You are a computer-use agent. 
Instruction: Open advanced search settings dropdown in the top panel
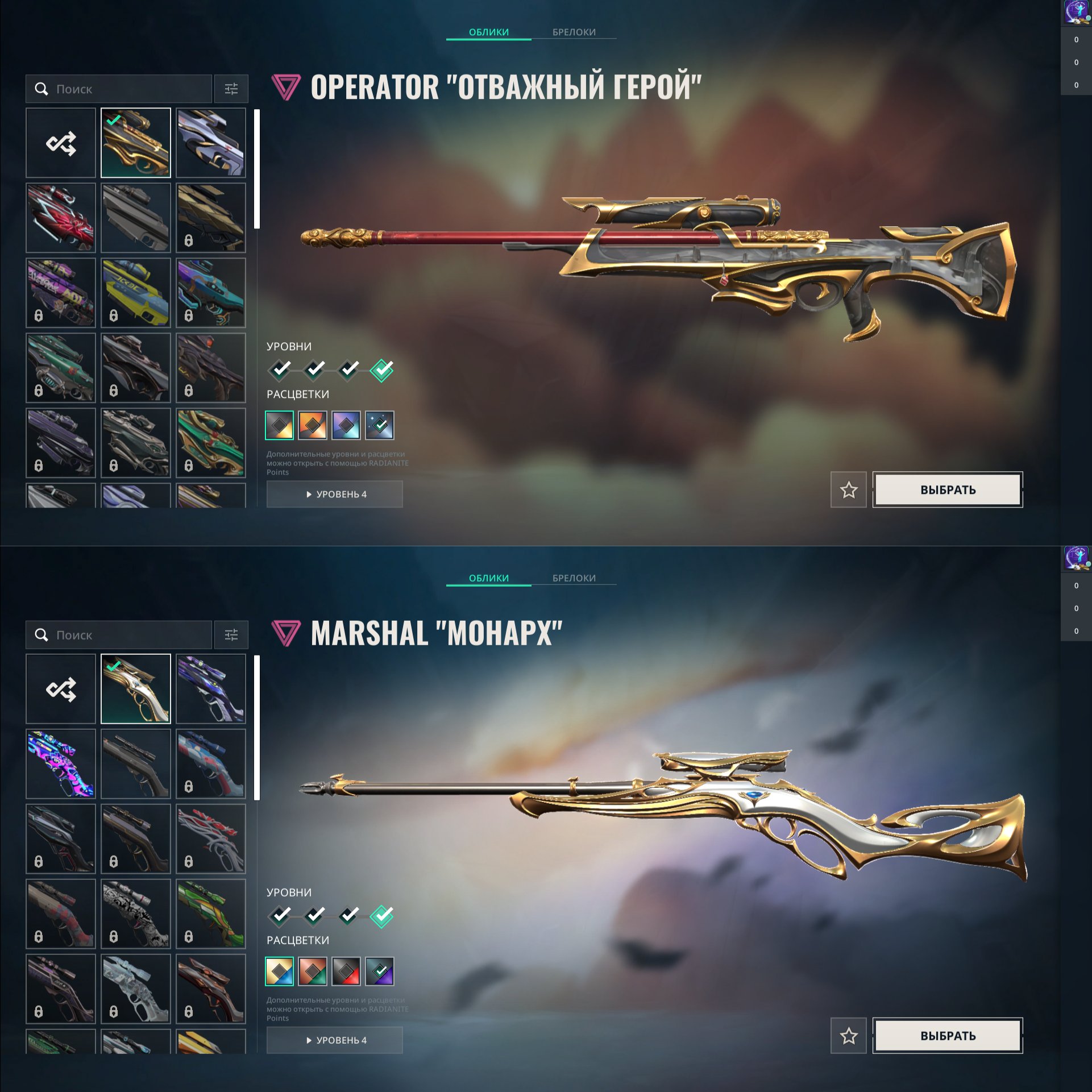pyautogui.click(x=230, y=89)
